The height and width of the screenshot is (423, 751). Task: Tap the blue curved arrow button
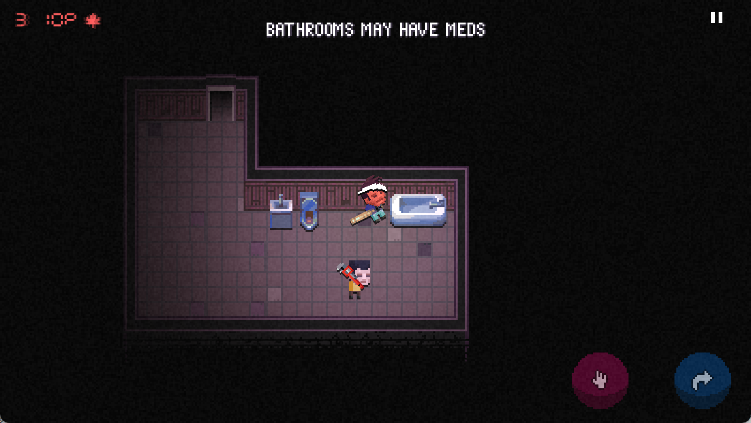pyautogui.click(x=702, y=380)
